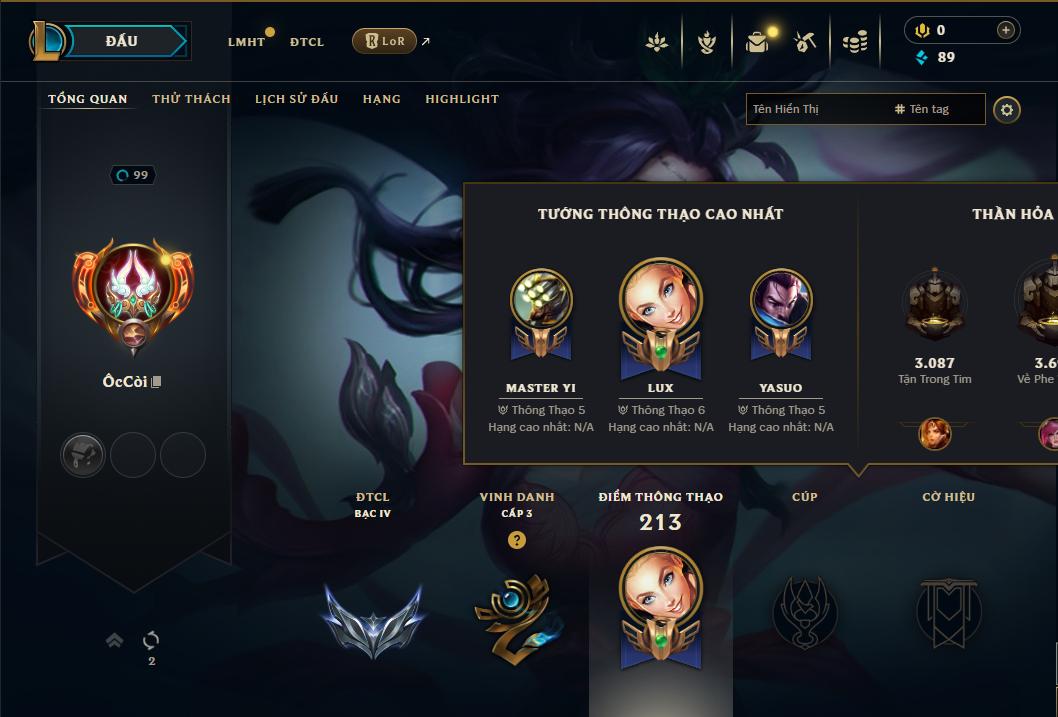Open the HIGHLIGHT tab
The image size is (1058, 717).
pos(462,99)
